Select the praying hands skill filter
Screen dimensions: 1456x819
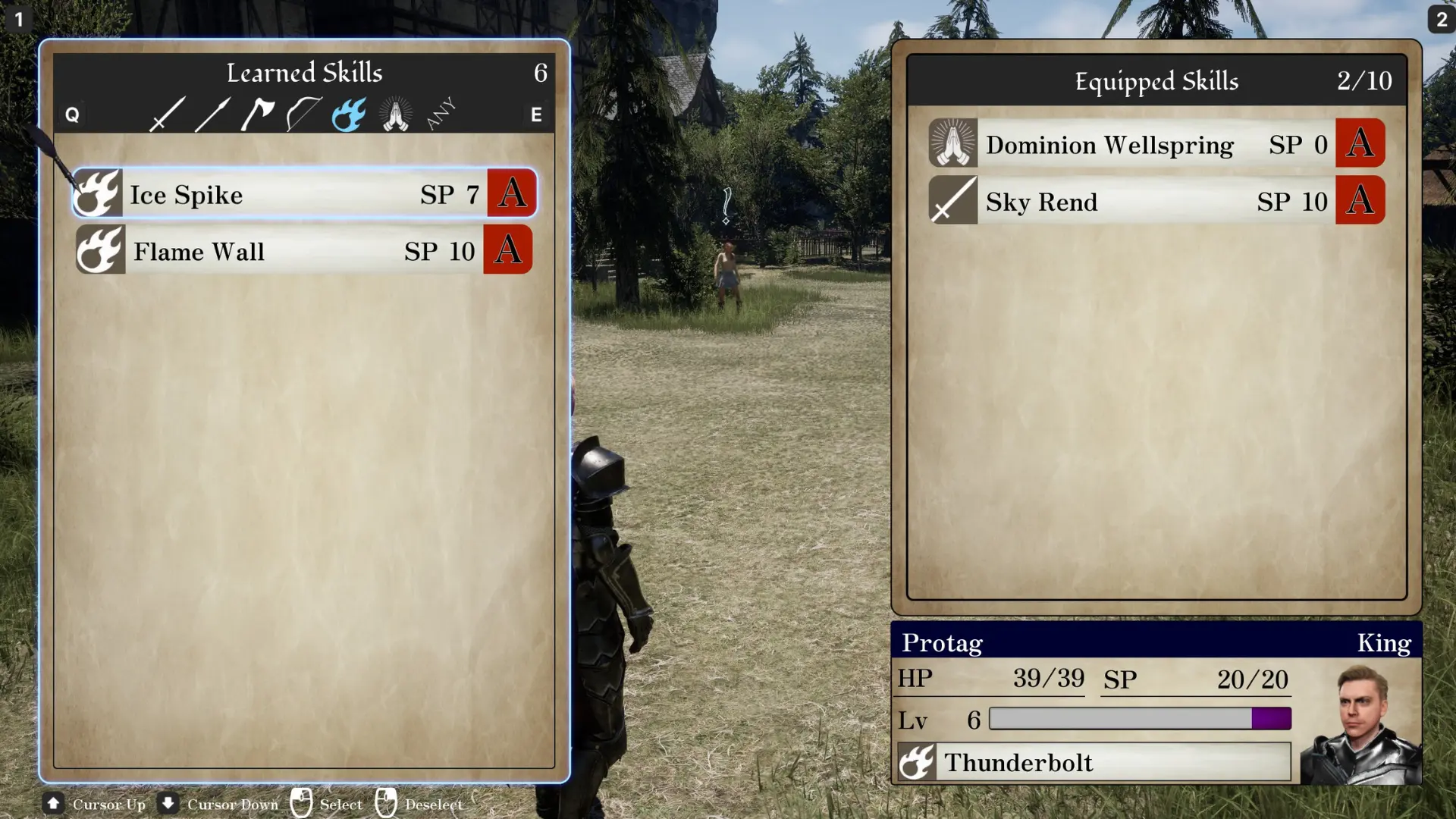tap(394, 113)
